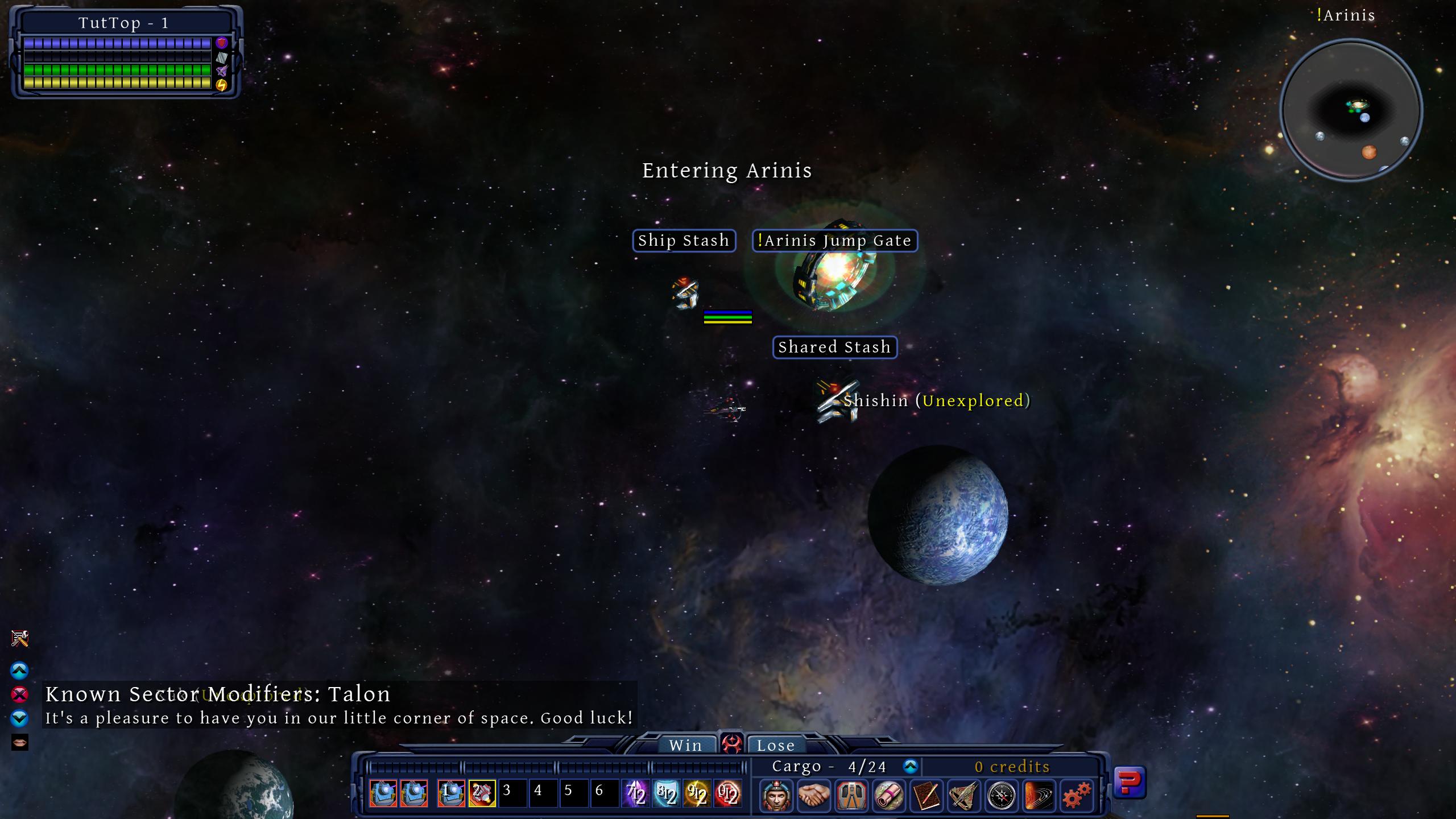Image resolution: width=1456 pixels, height=819 pixels.
Task: Open the rolled scroll icon
Action: [889, 795]
